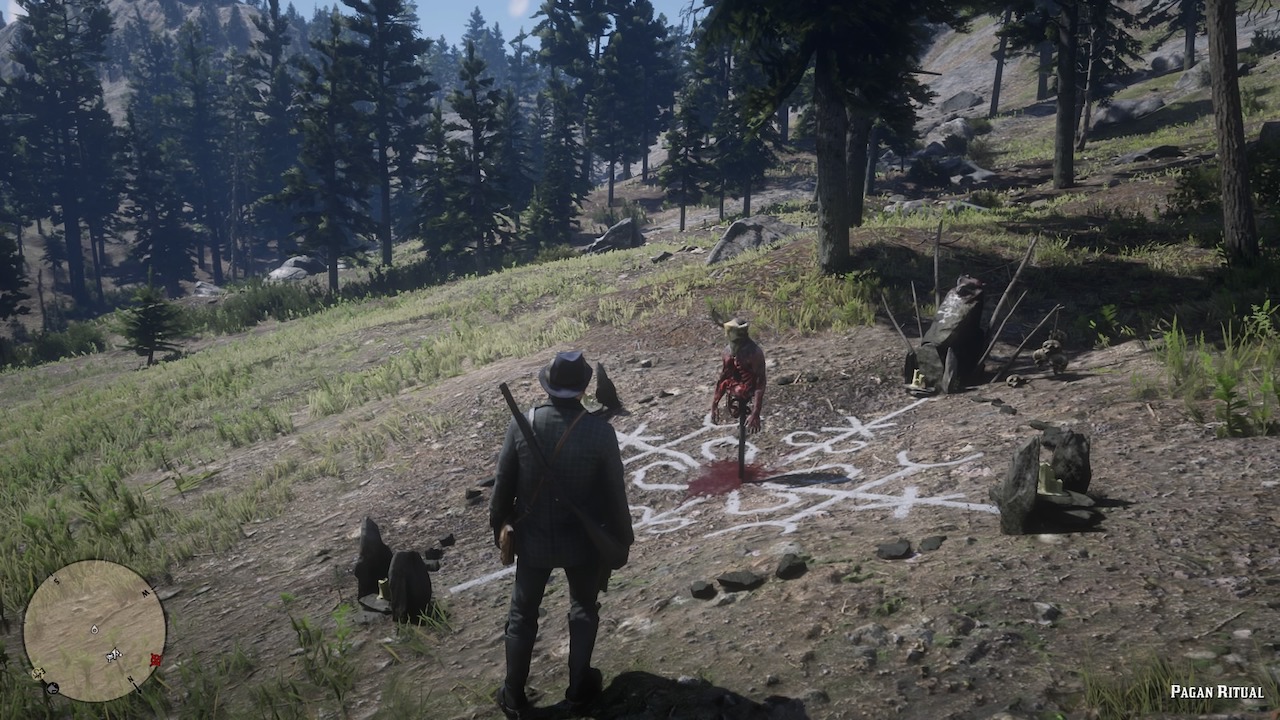
Task: Select the impaled corpse on the stake
Action: pos(737,380)
